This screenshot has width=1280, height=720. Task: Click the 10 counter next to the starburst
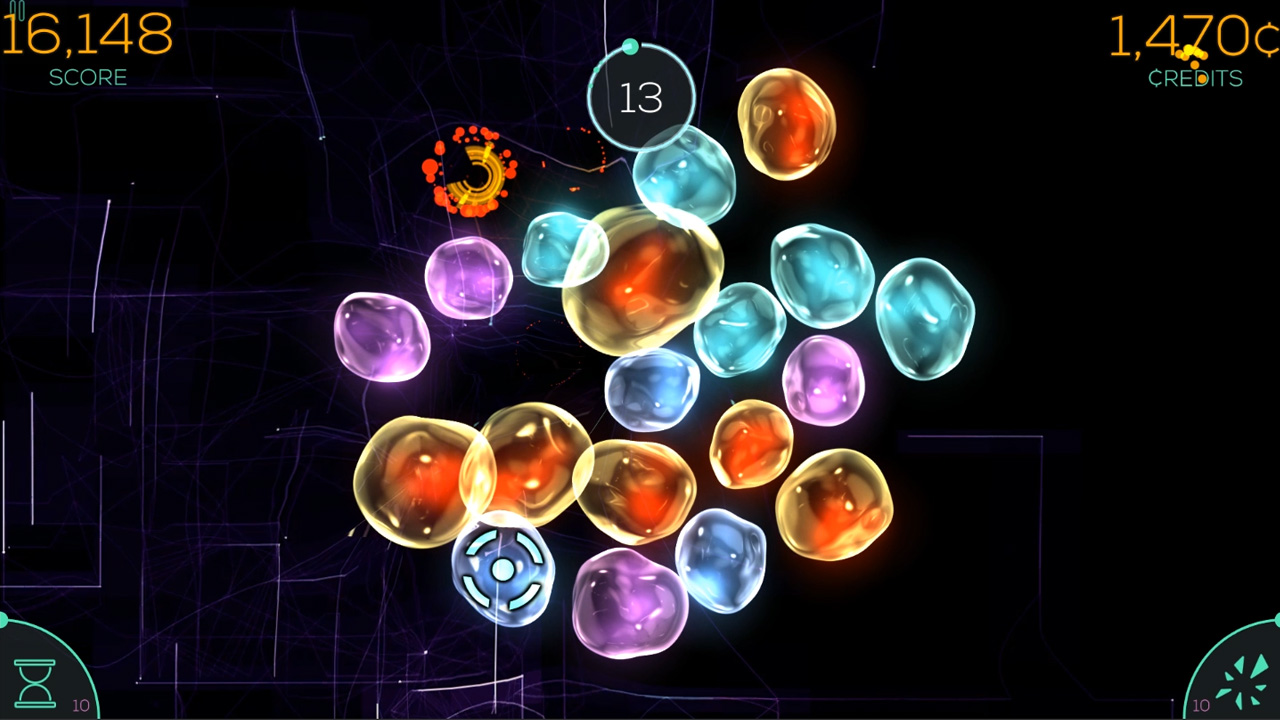[1201, 704]
